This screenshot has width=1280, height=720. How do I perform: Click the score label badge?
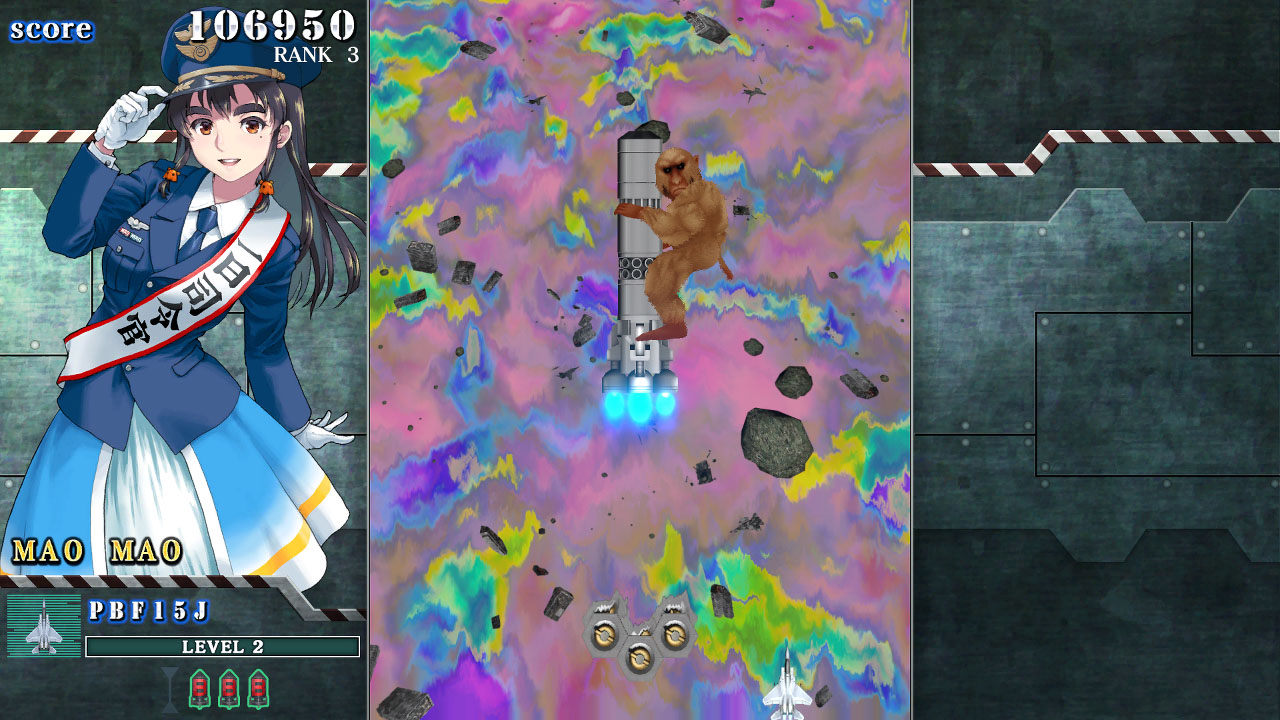coord(52,30)
